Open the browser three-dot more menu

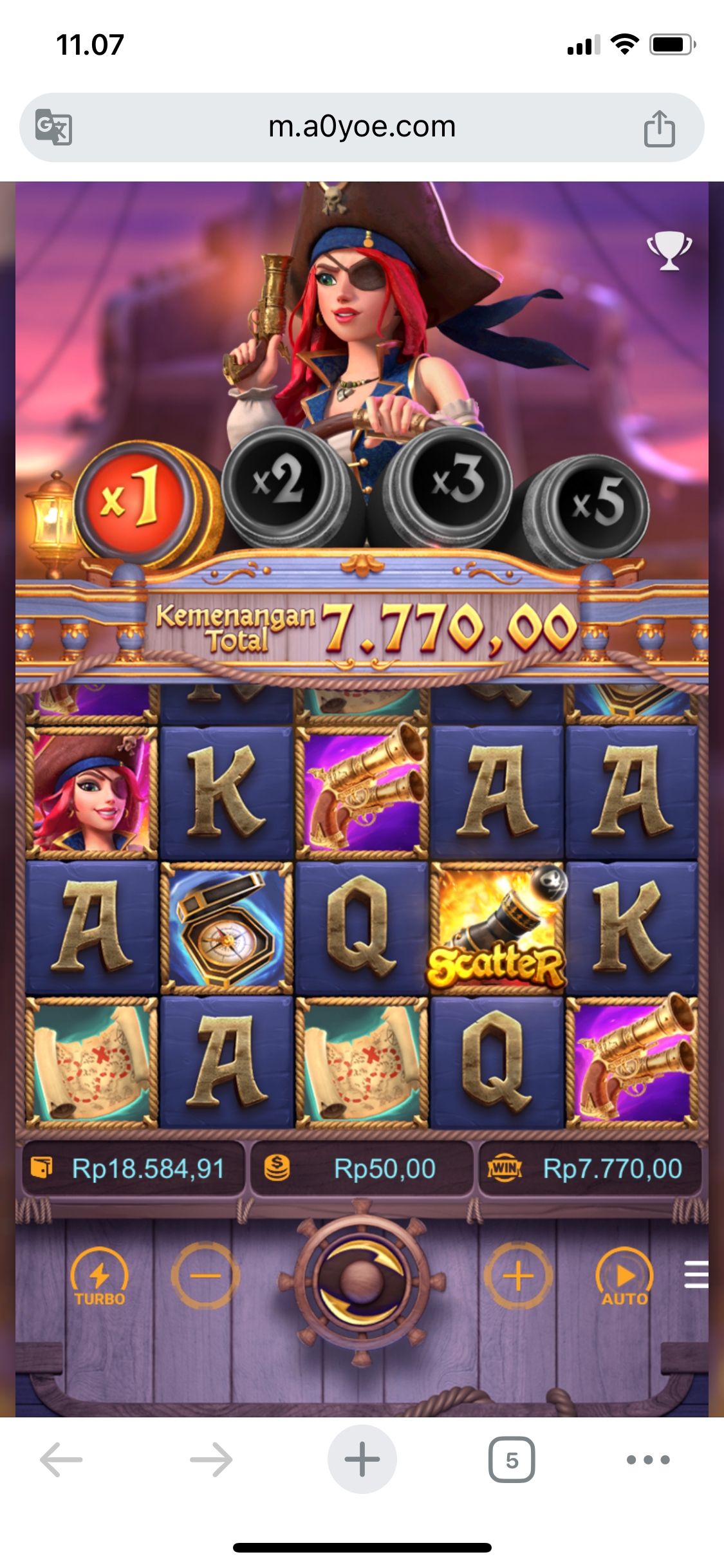pos(648,1459)
